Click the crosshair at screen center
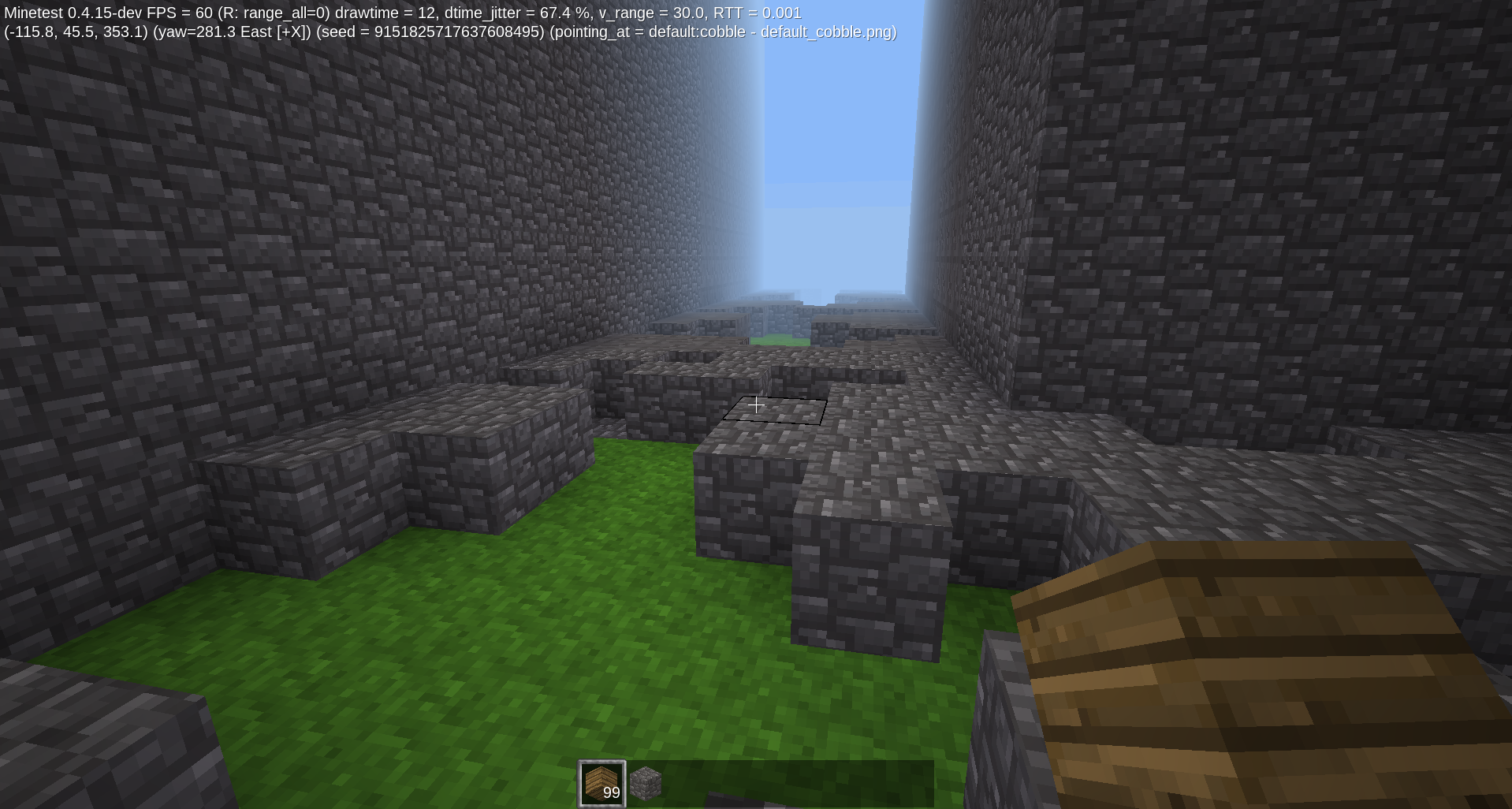The image size is (1512, 809). (756, 404)
